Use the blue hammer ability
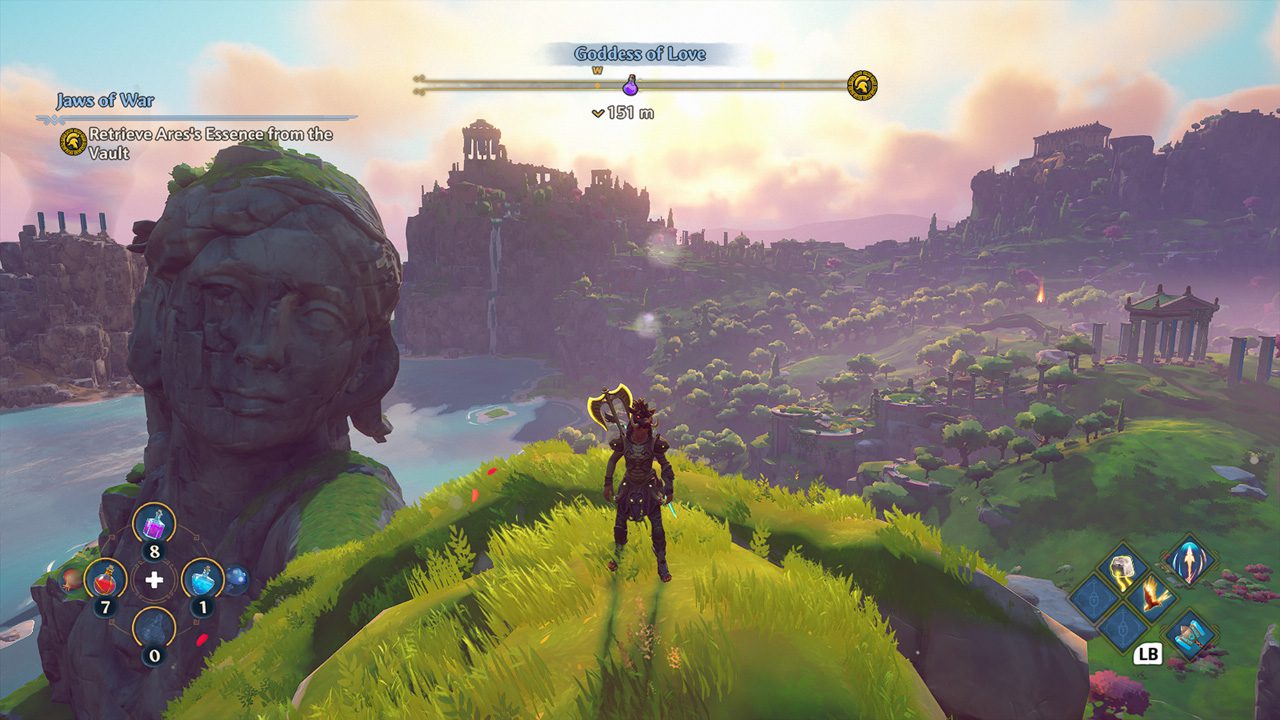 1188,633
